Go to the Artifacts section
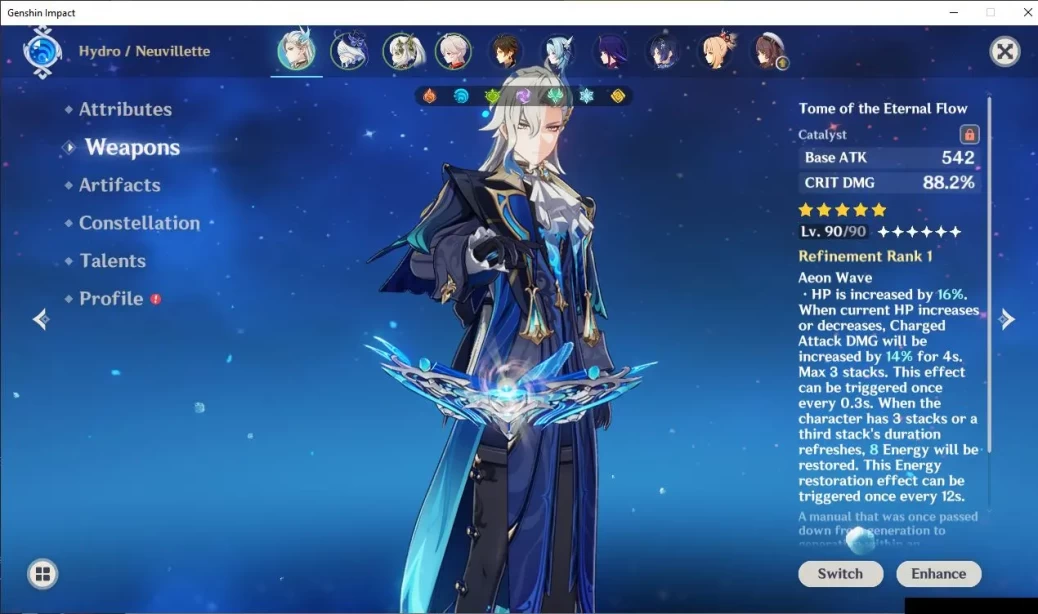The image size is (1038, 614). (119, 185)
